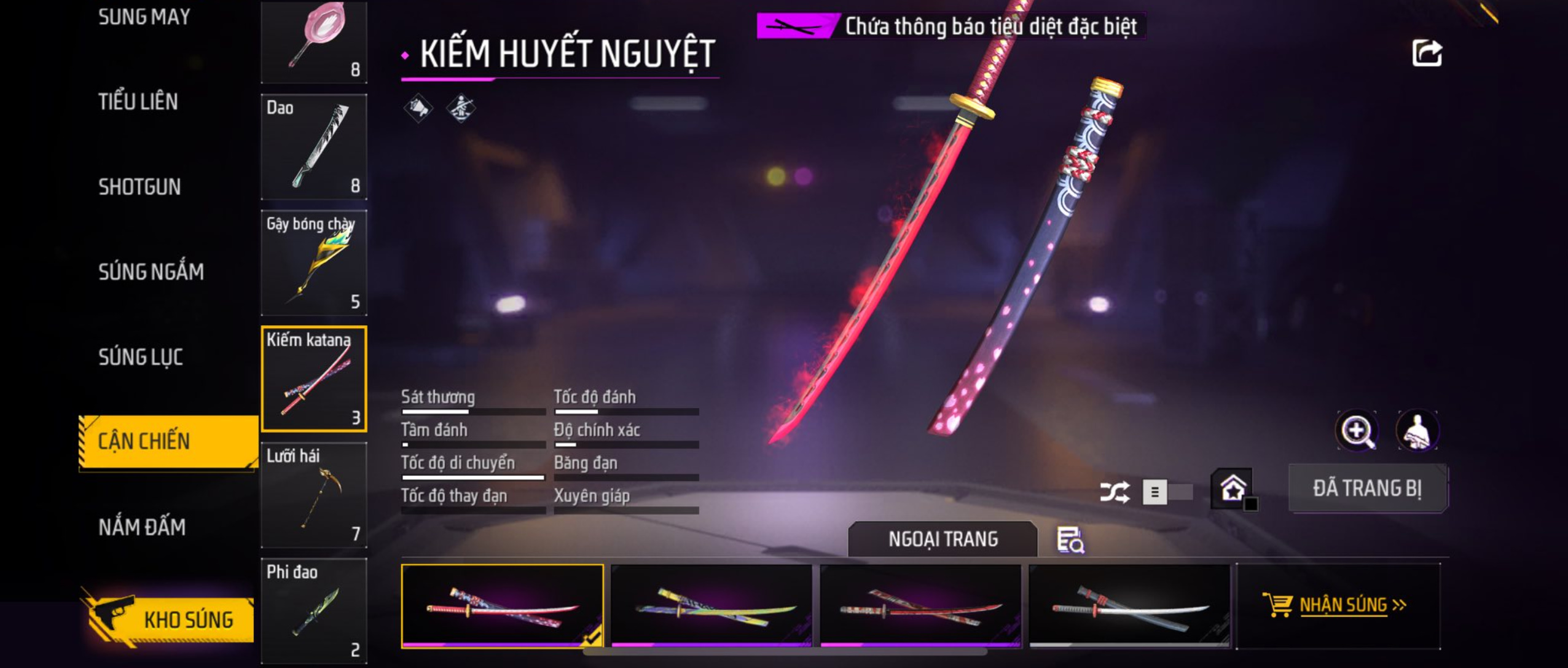Screen dimensions: 1568x668
Task: Open the Súng Ngắm category
Action: tap(151, 272)
